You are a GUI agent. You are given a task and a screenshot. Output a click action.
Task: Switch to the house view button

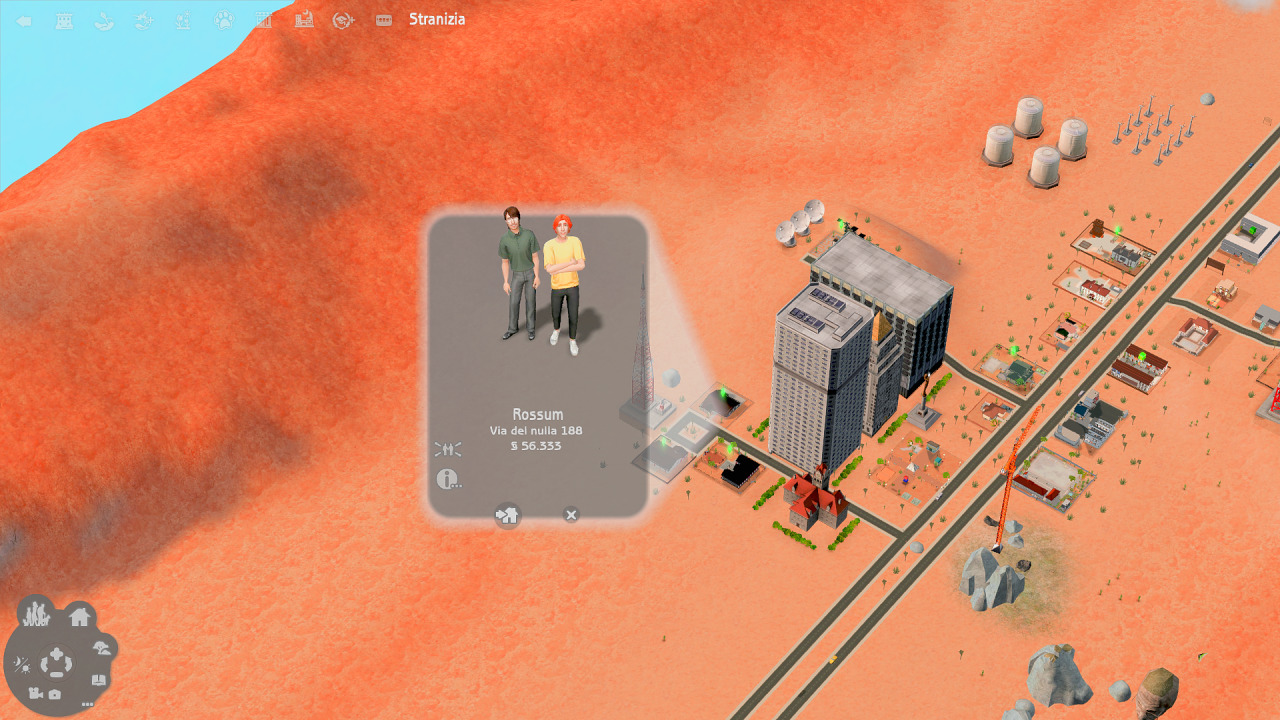(x=80, y=616)
